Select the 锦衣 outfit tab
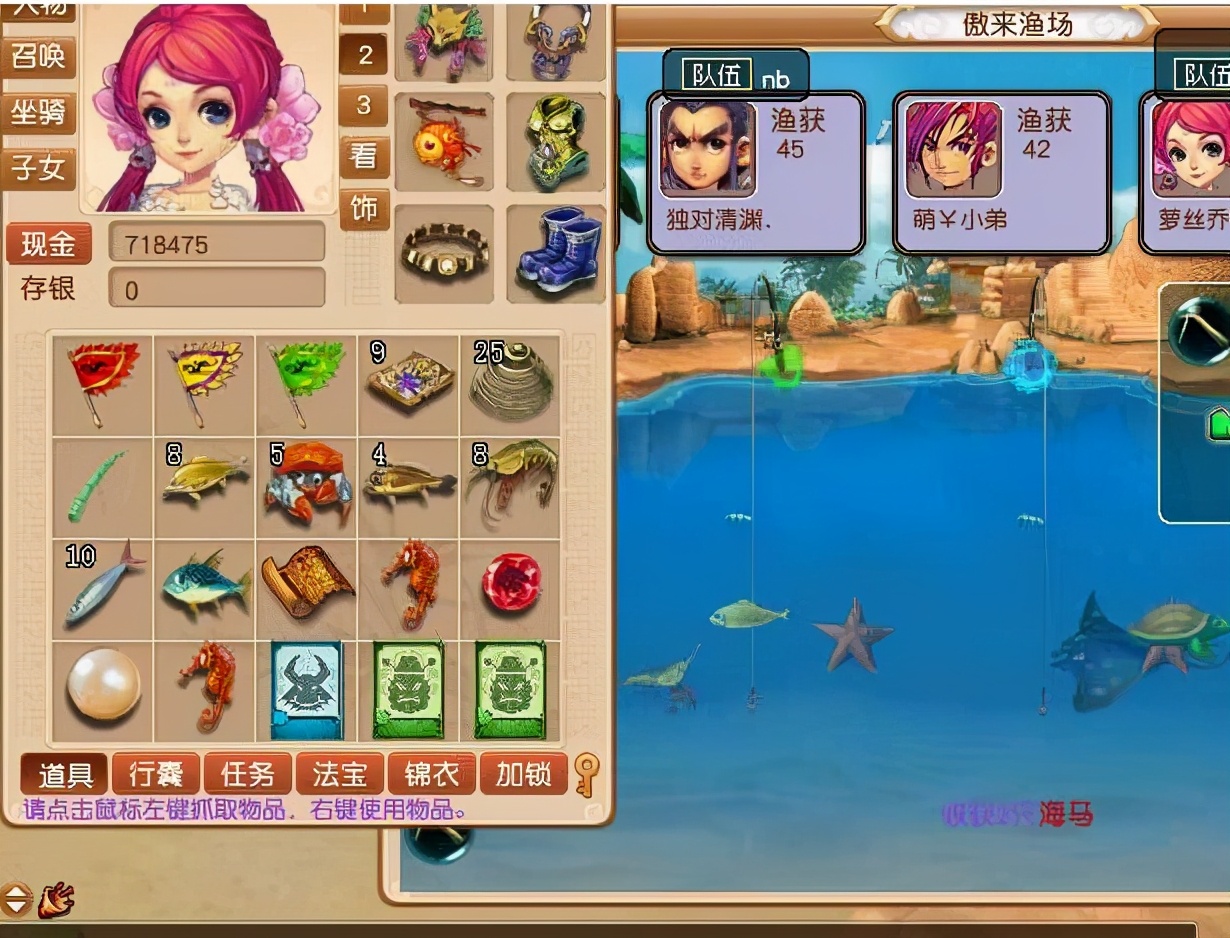The width and height of the screenshot is (1230, 938). (432, 774)
